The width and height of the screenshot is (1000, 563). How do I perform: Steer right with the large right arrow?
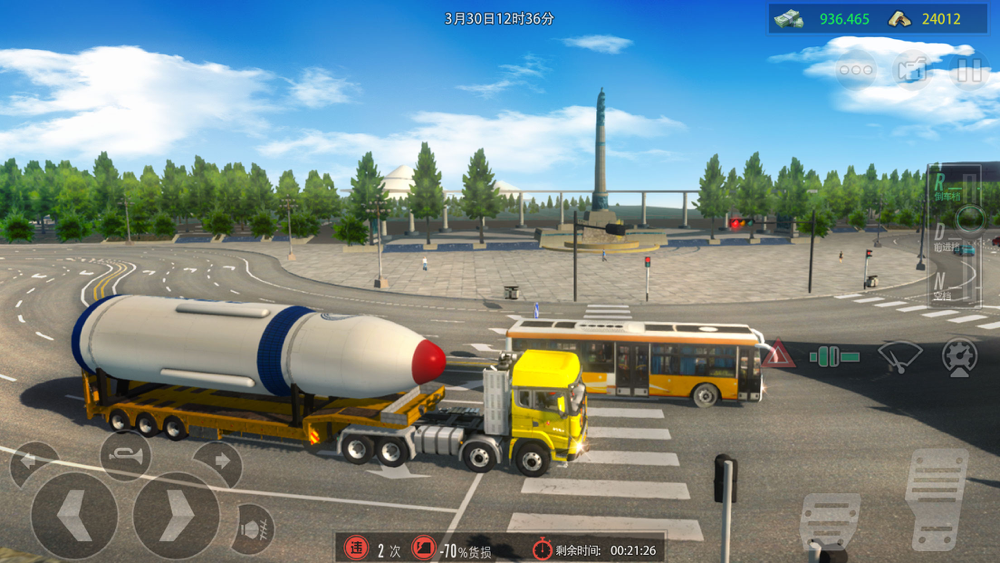point(176,515)
